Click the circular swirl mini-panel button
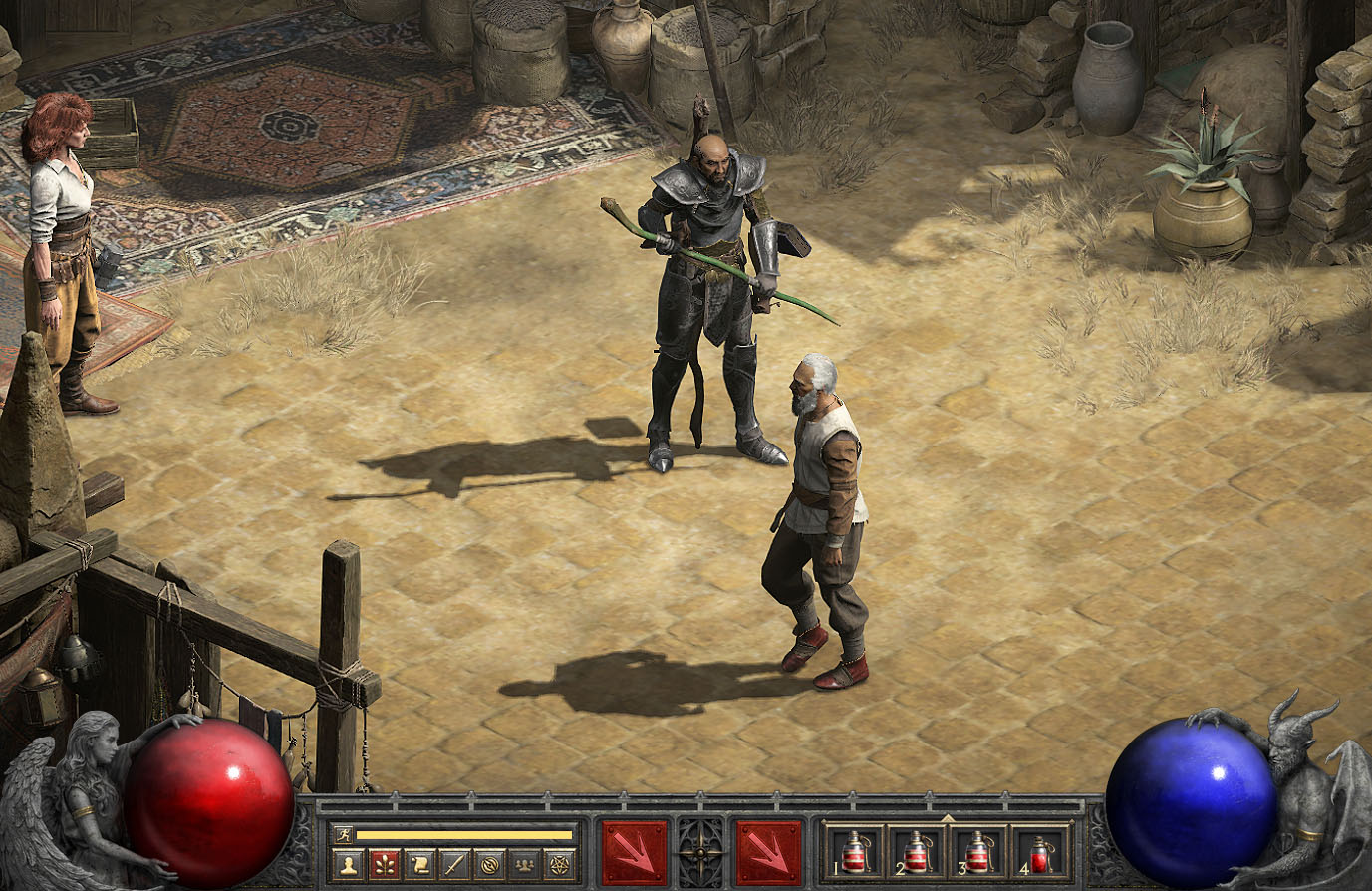Viewport: 1372px width, 891px height. pyautogui.click(x=489, y=864)
